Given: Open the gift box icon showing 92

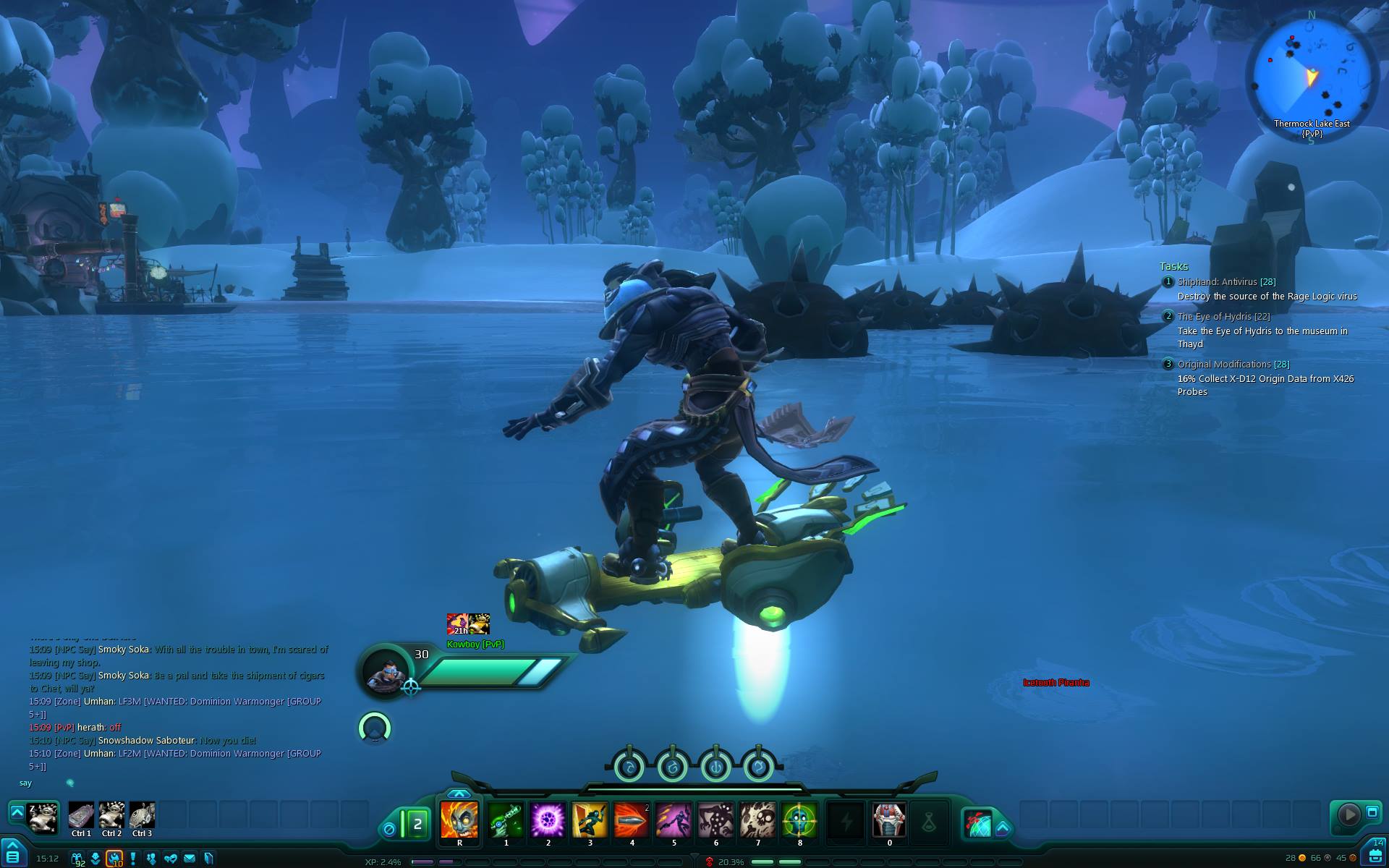Looking at the screenshot, I should [x=77, y=859].
